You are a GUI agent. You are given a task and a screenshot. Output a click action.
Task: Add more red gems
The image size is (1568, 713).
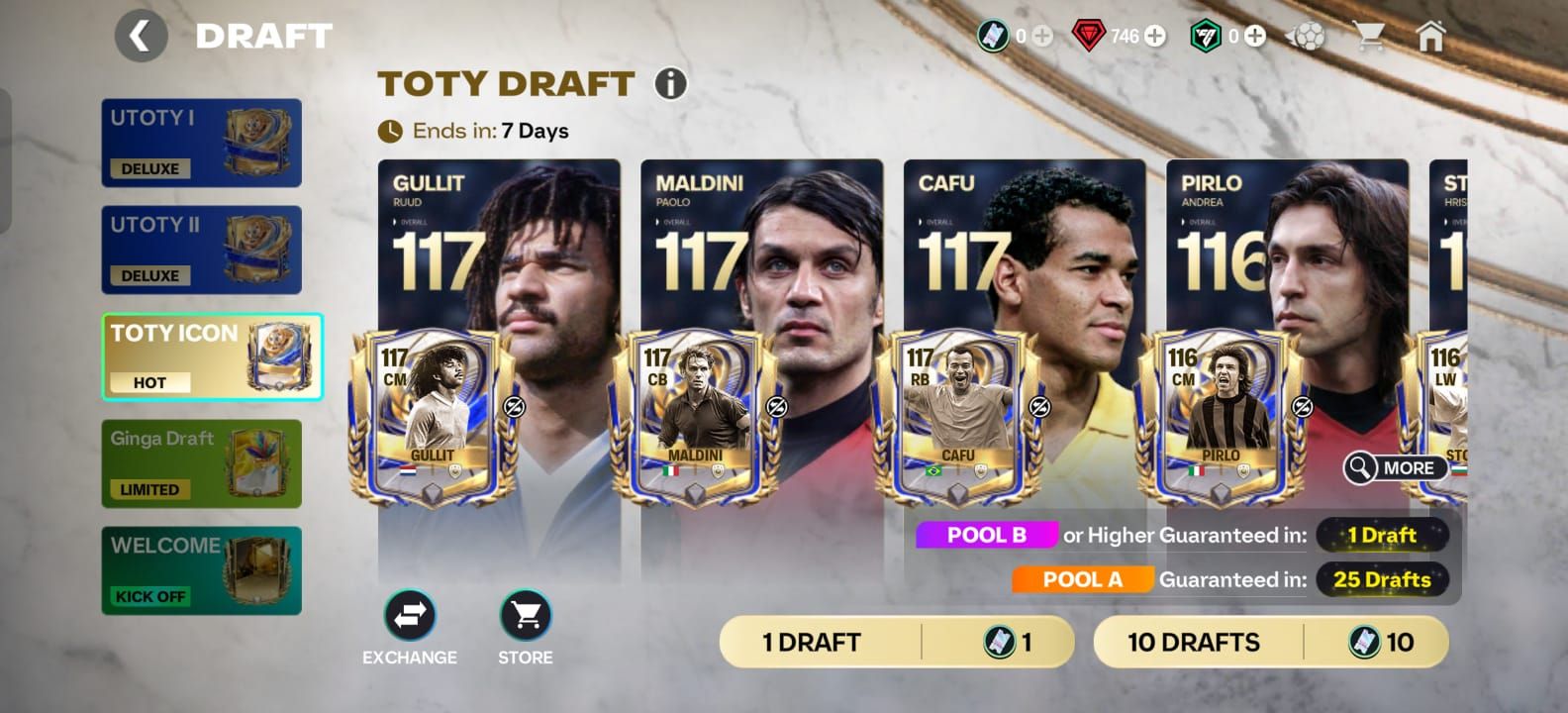click(x=1155, y=37)
